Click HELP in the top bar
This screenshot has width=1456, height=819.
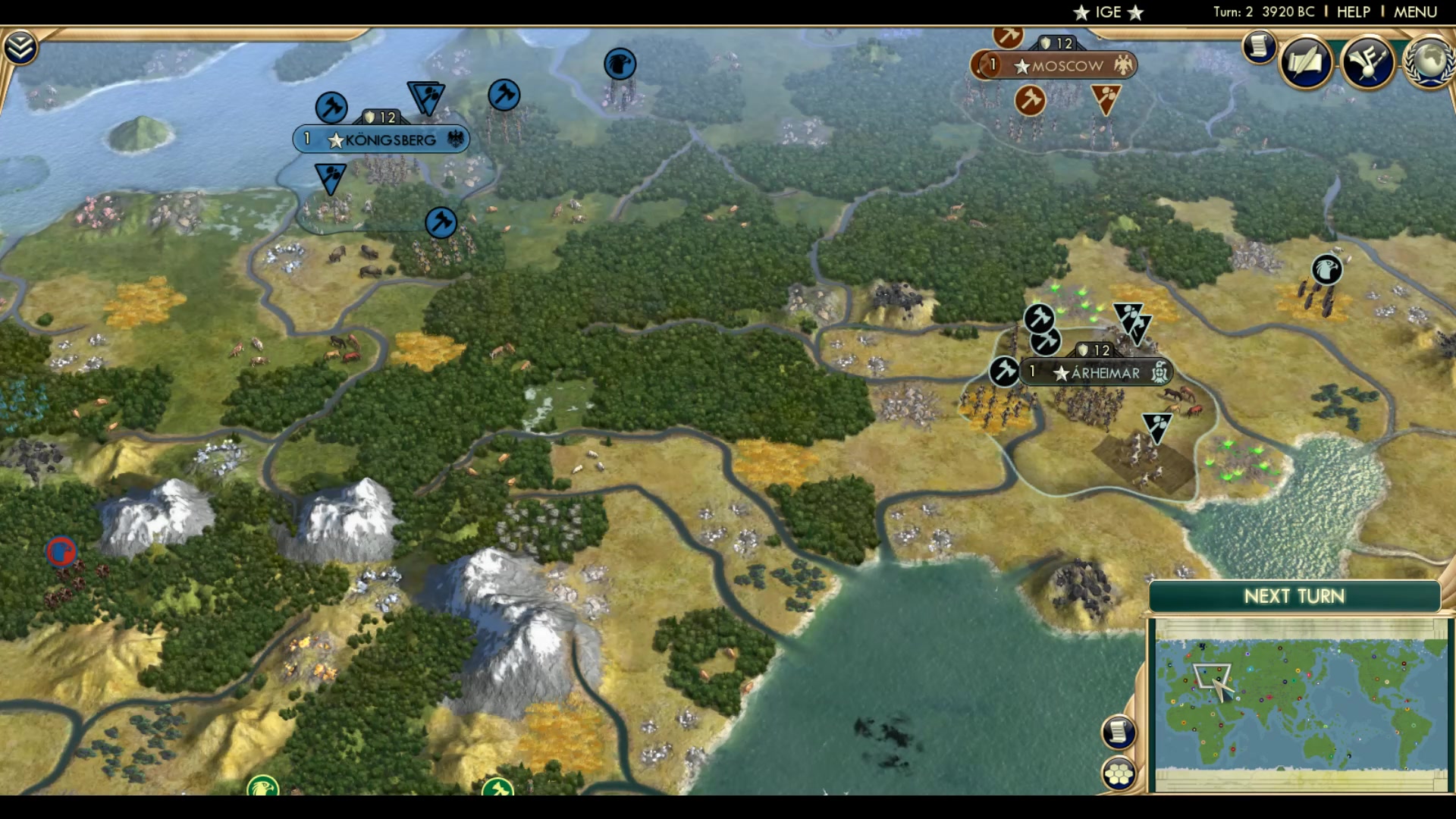[x=1353, y=11]
